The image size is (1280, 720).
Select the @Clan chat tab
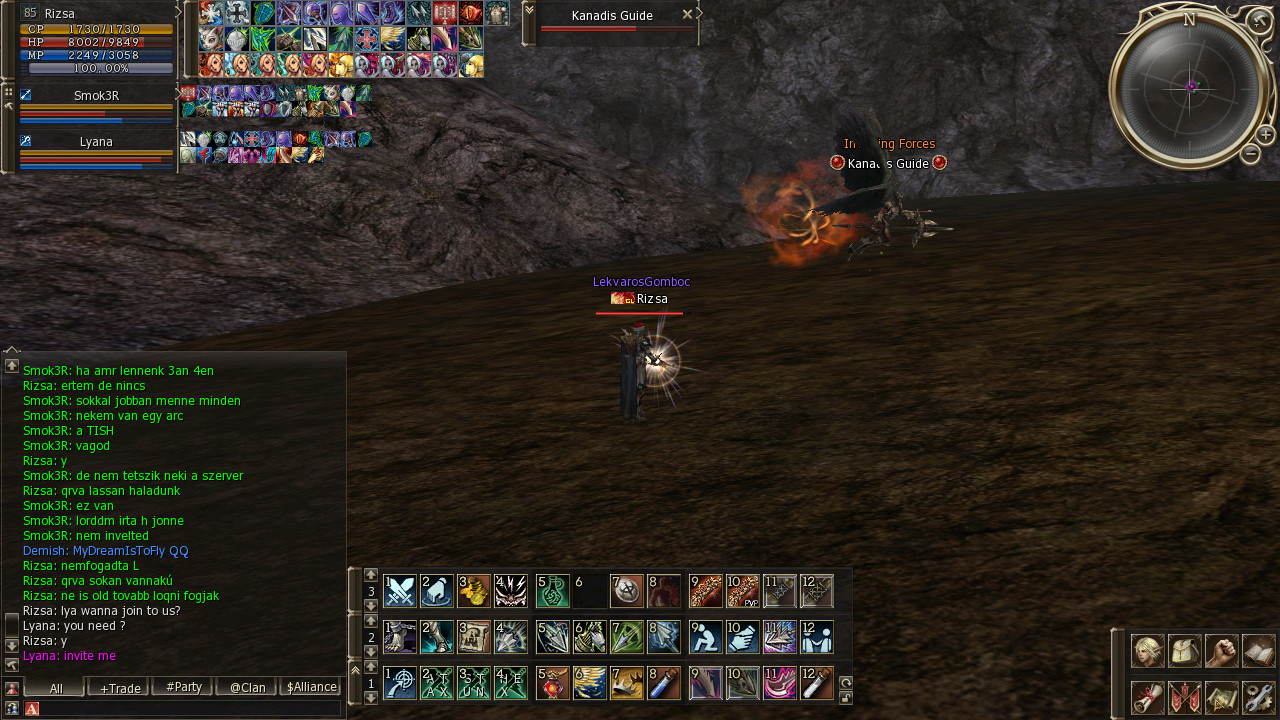(x=247, y=688)
